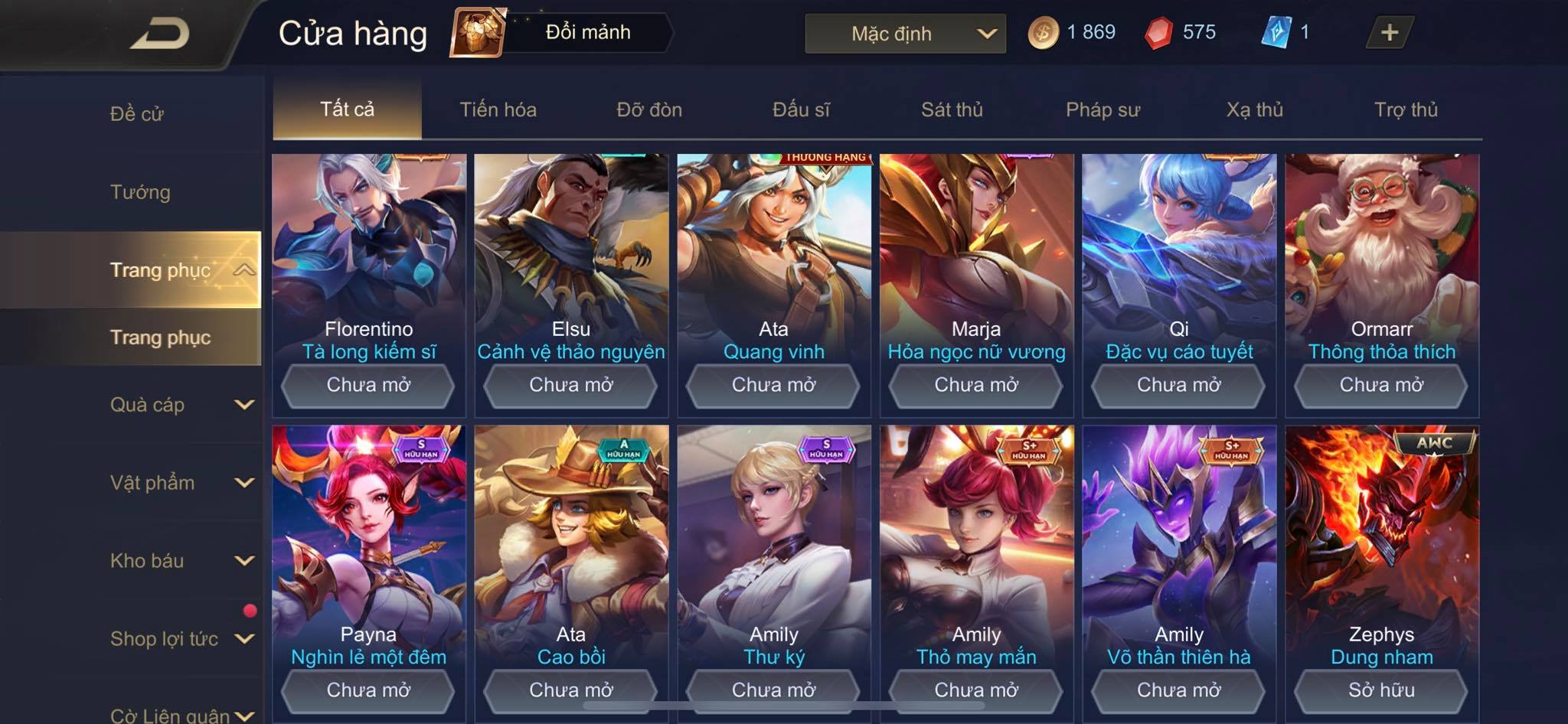Image resolution: width=1568 pixels, height=724 pixels.
Task: Click Sở hữu under Zephys Dung nham
Action: coord(1381,690)
